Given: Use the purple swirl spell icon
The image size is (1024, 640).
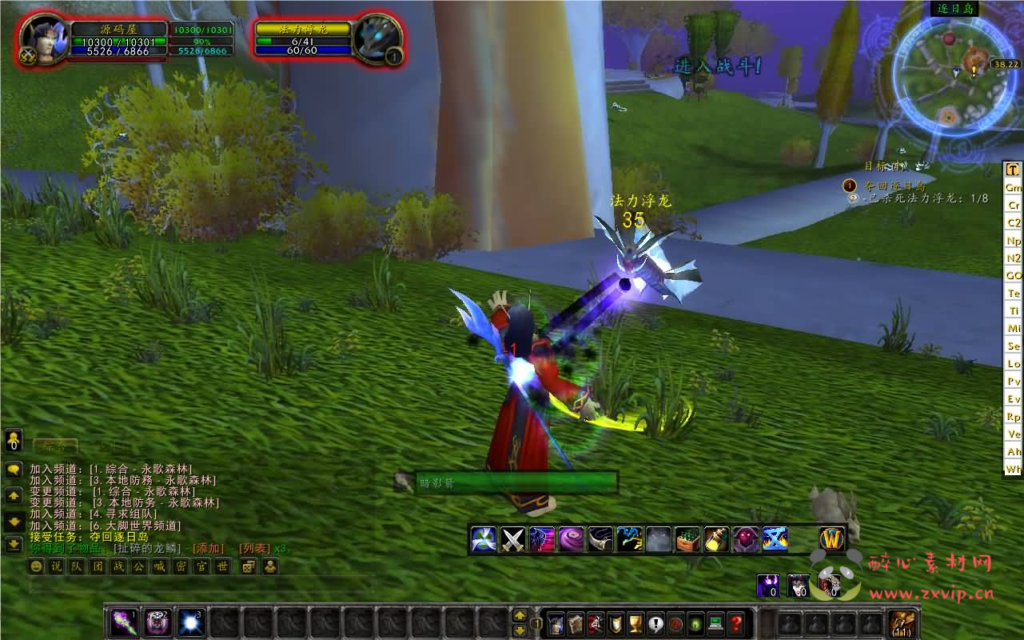Looking at the screenshot, I should [571, 540].
